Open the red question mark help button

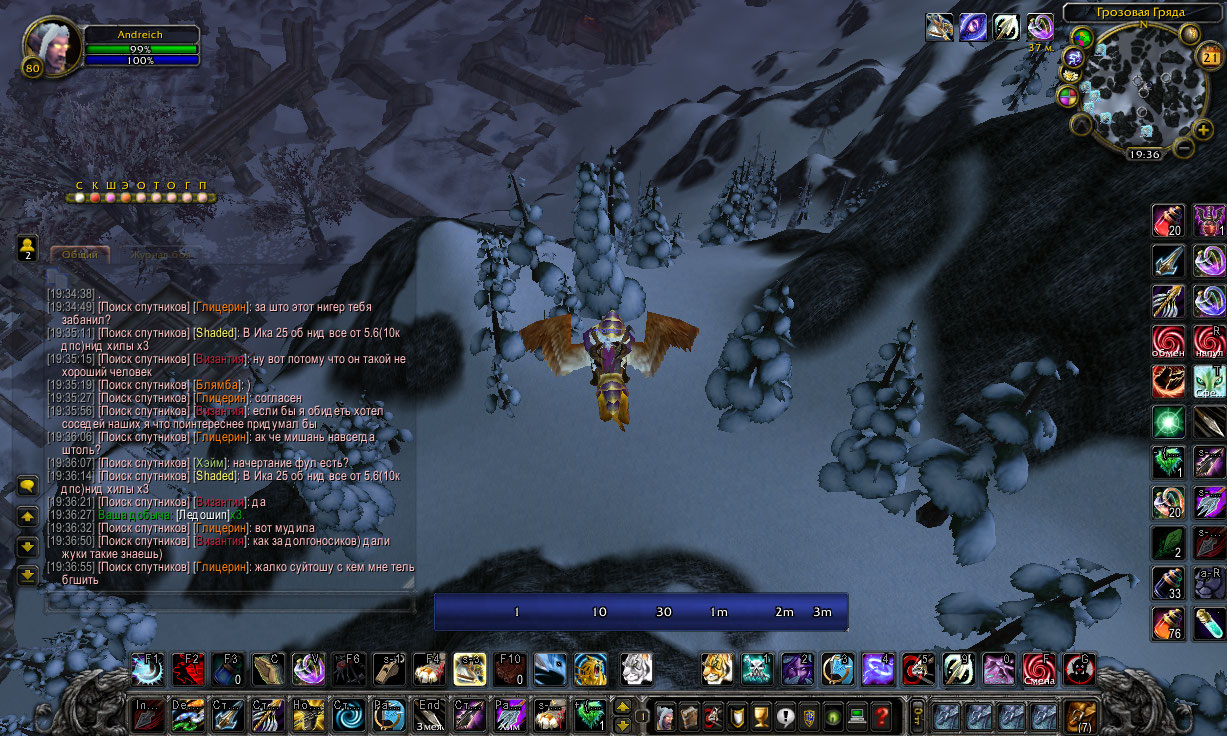click(881, 716)
